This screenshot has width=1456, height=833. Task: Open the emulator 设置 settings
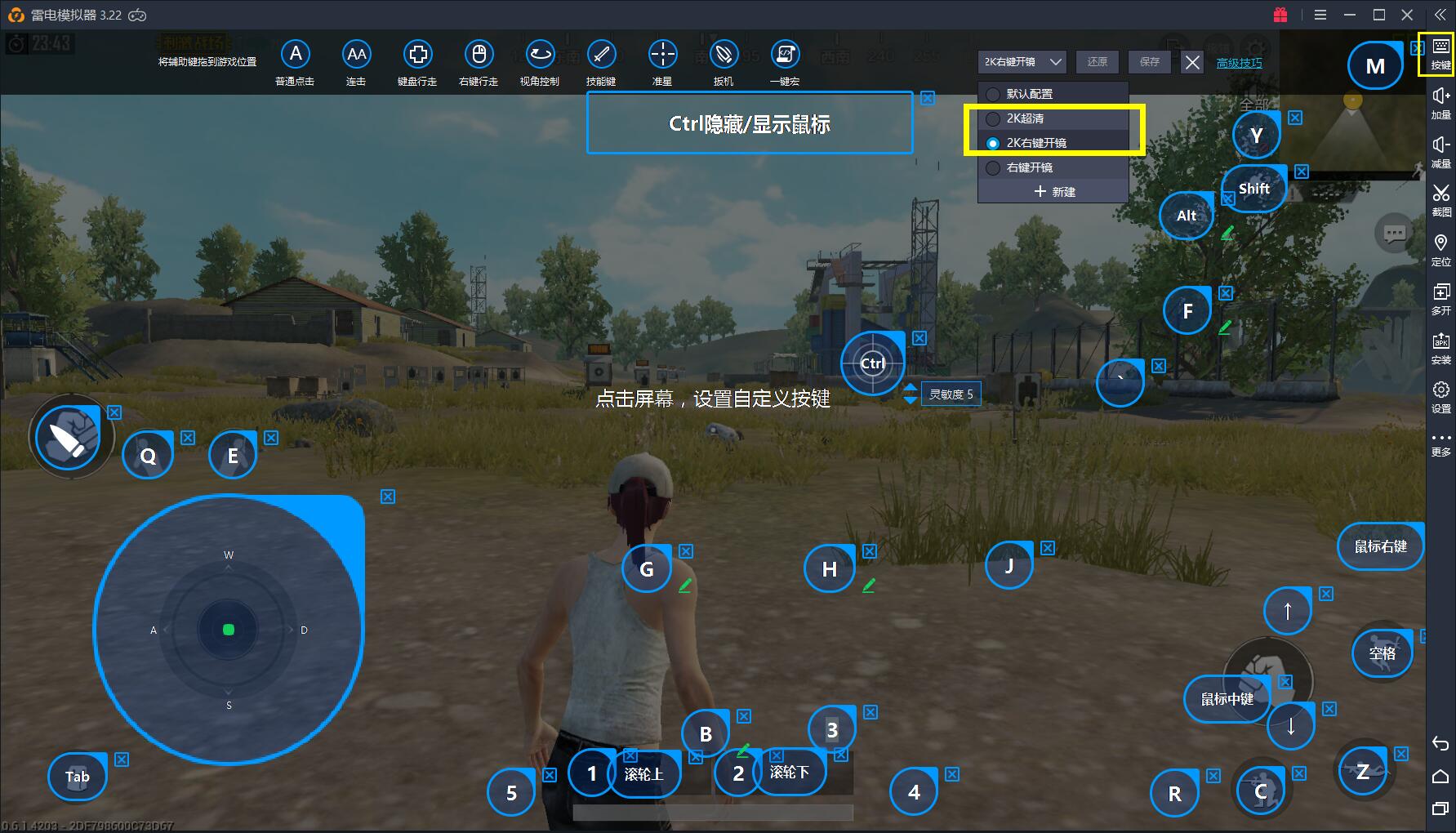click(1440, 396)
